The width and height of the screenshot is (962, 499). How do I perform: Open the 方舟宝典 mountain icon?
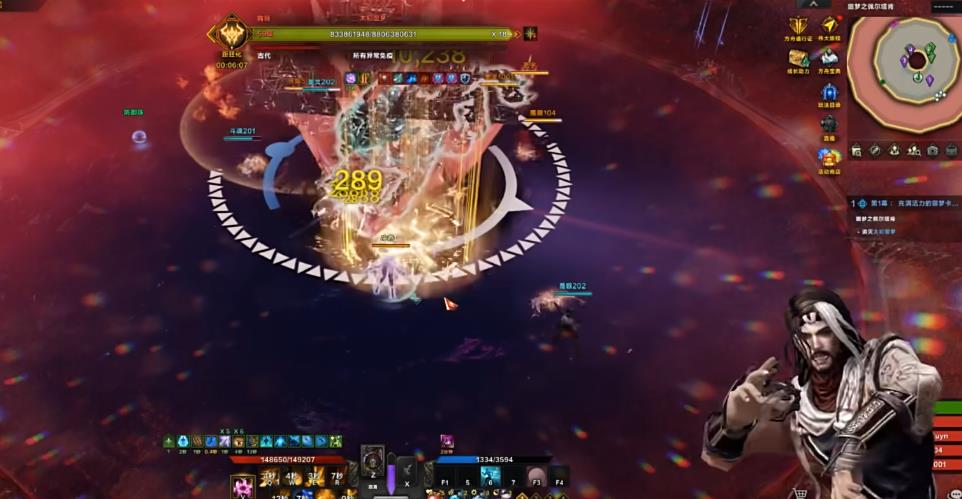click(x=829, y=58)
